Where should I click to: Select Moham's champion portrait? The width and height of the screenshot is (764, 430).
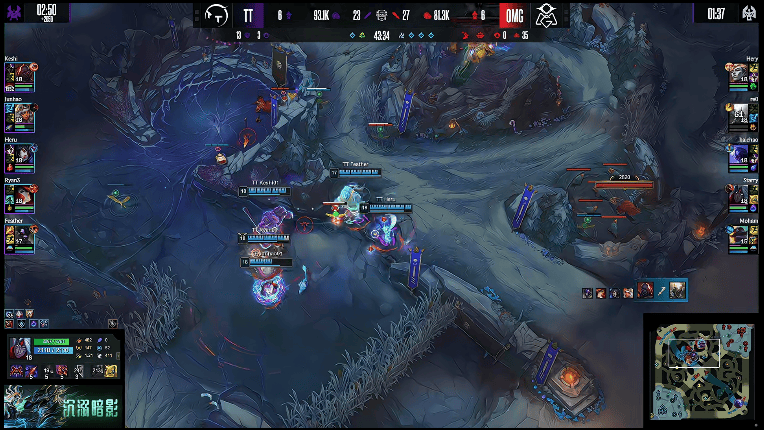point(741,237)
